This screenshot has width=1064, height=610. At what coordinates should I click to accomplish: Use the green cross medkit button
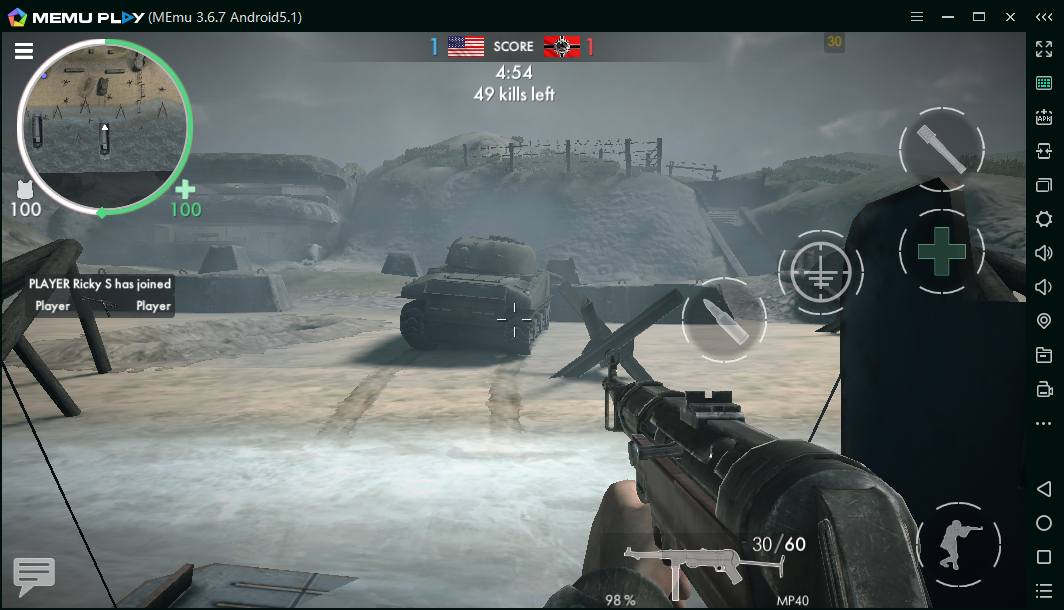(941, 251)
